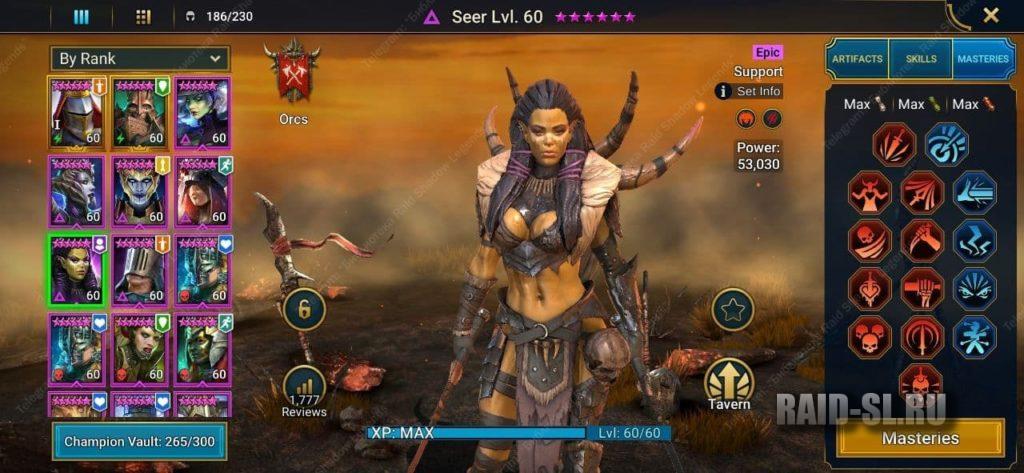This screenshot has height=473, width=1024.
Task: Switch to the Skills tab
Action: click(920, 59)
